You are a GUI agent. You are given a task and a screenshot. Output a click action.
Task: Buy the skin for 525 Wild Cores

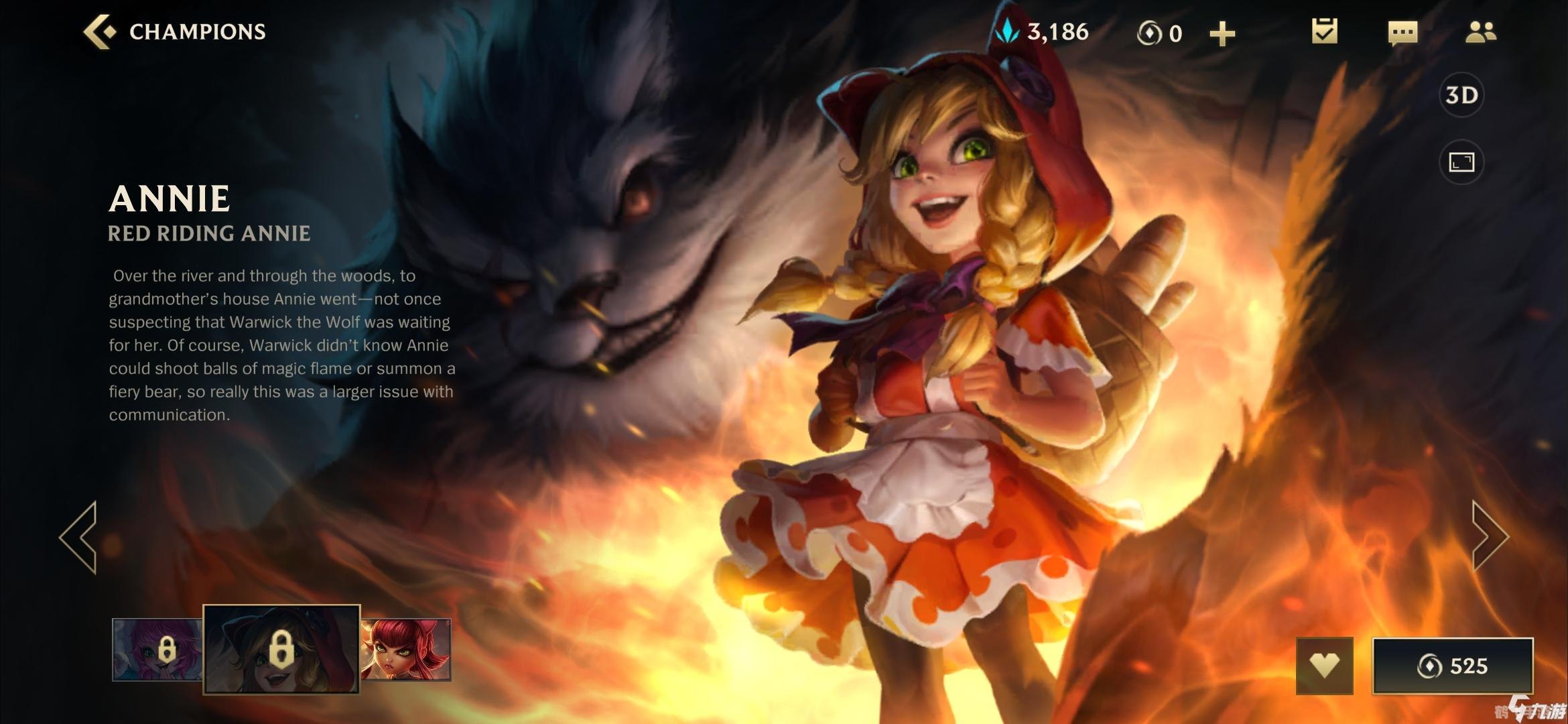point(1452,666)
